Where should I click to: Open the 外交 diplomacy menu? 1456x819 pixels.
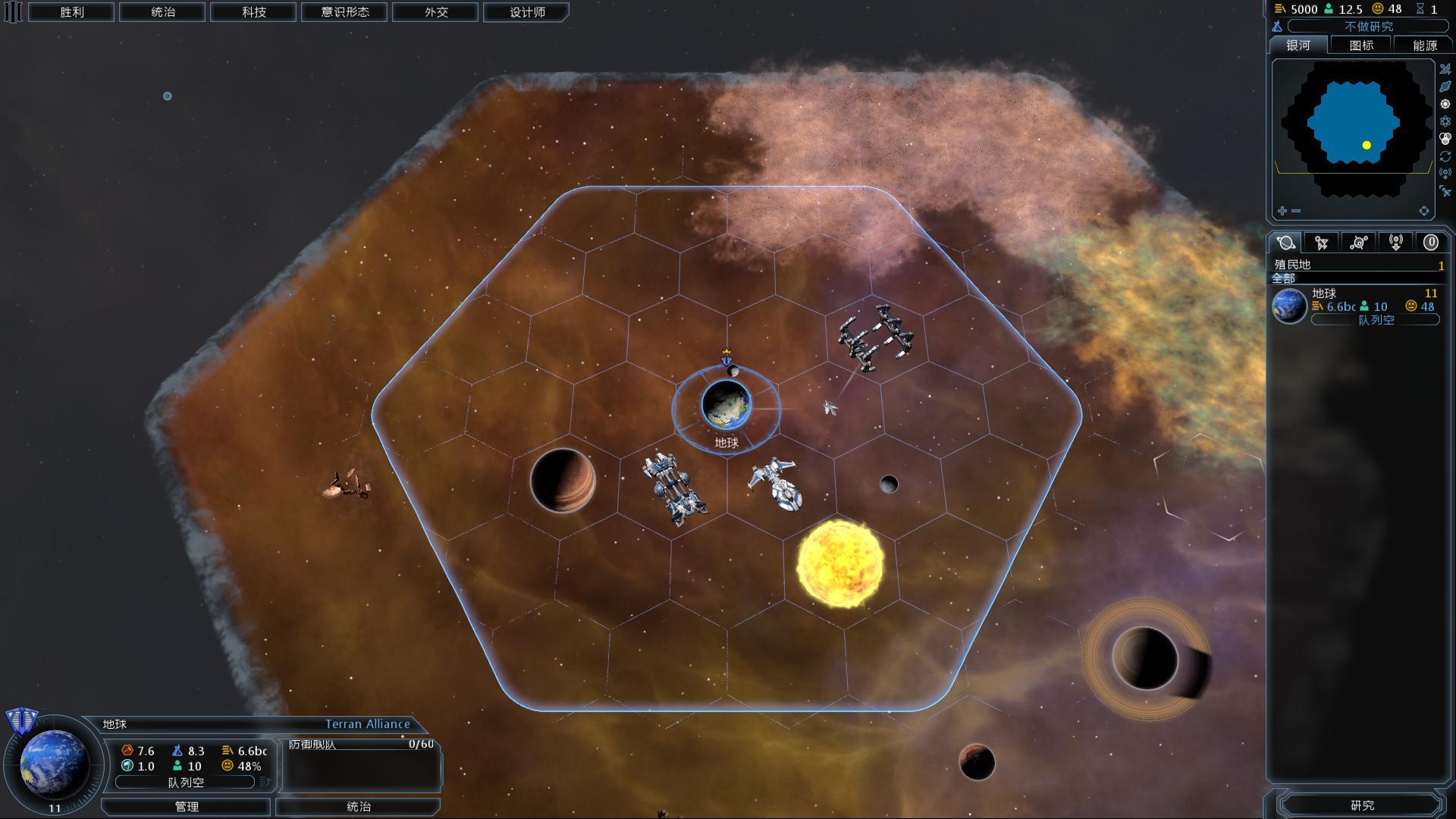(435, 12)
